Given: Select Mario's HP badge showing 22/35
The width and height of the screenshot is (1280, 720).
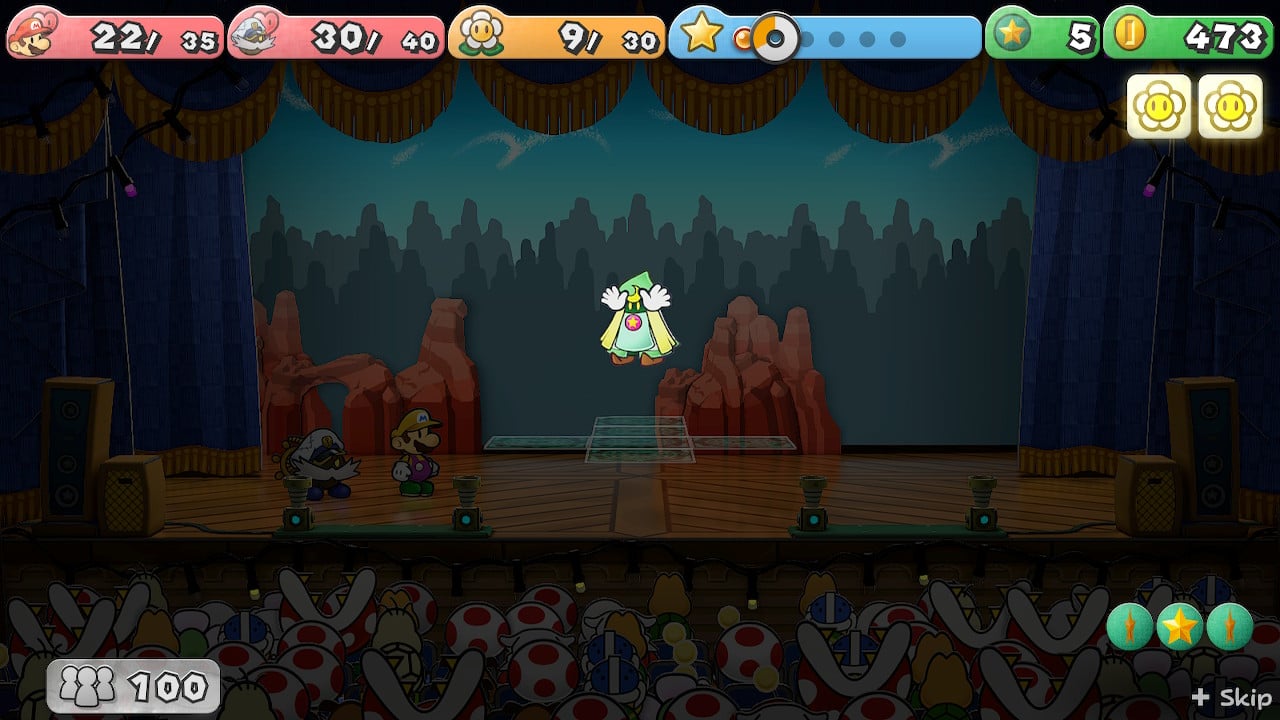Looking at the screenshot, I should coord(115,31).
